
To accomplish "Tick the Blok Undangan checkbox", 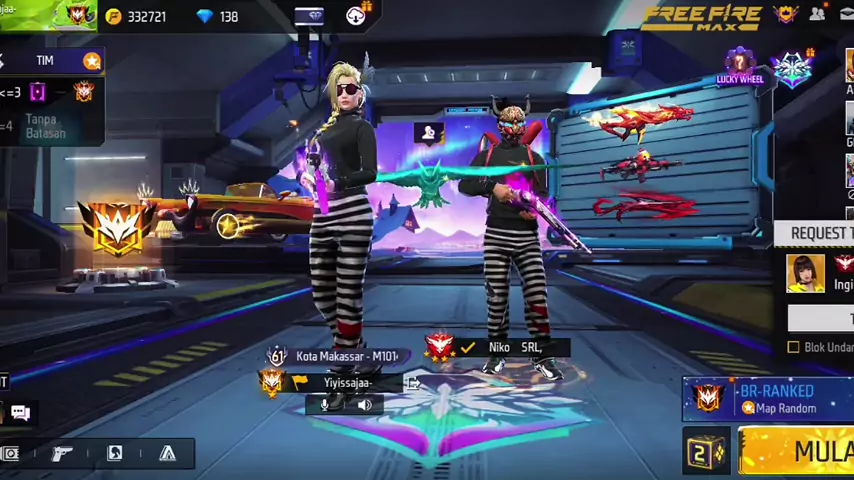I will pos(794,347).
